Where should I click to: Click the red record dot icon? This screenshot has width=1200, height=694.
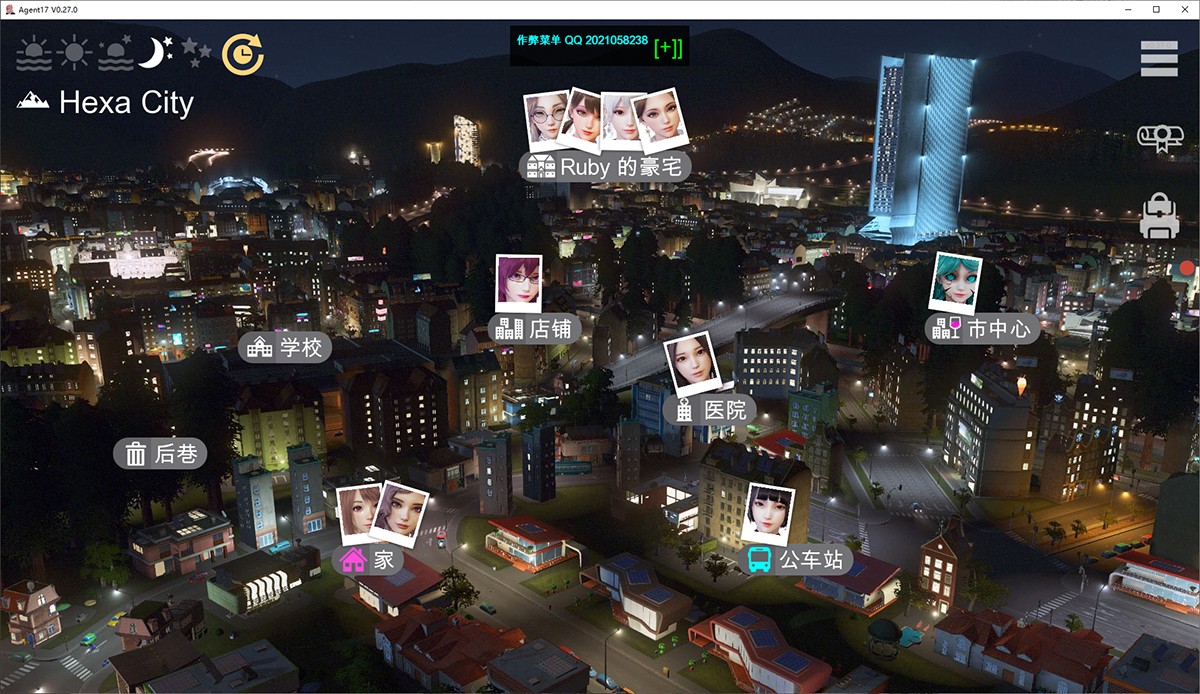(x=1187, y=268)
